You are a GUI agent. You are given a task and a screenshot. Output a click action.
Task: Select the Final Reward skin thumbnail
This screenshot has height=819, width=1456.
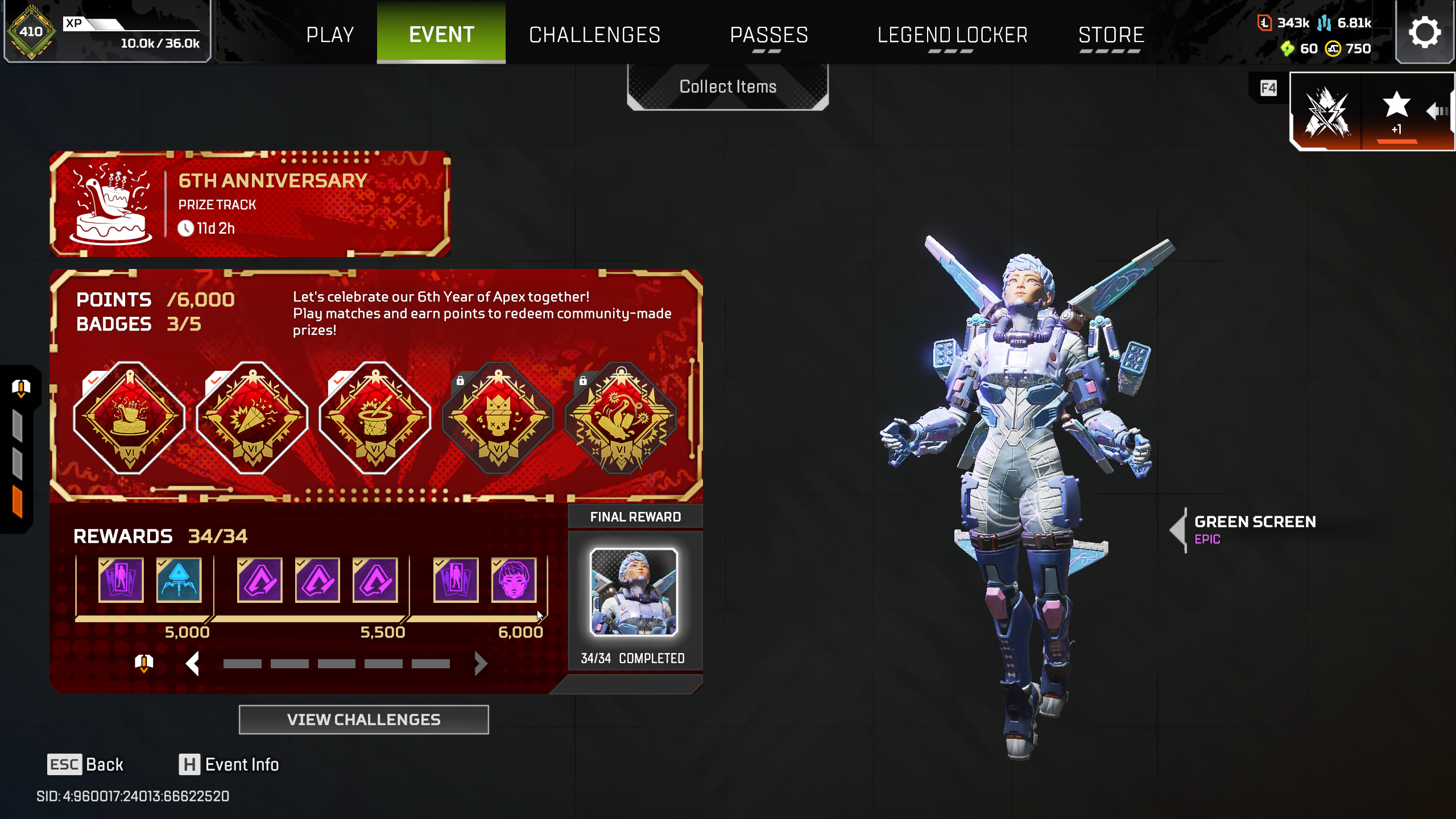click(x=634, y=591)
